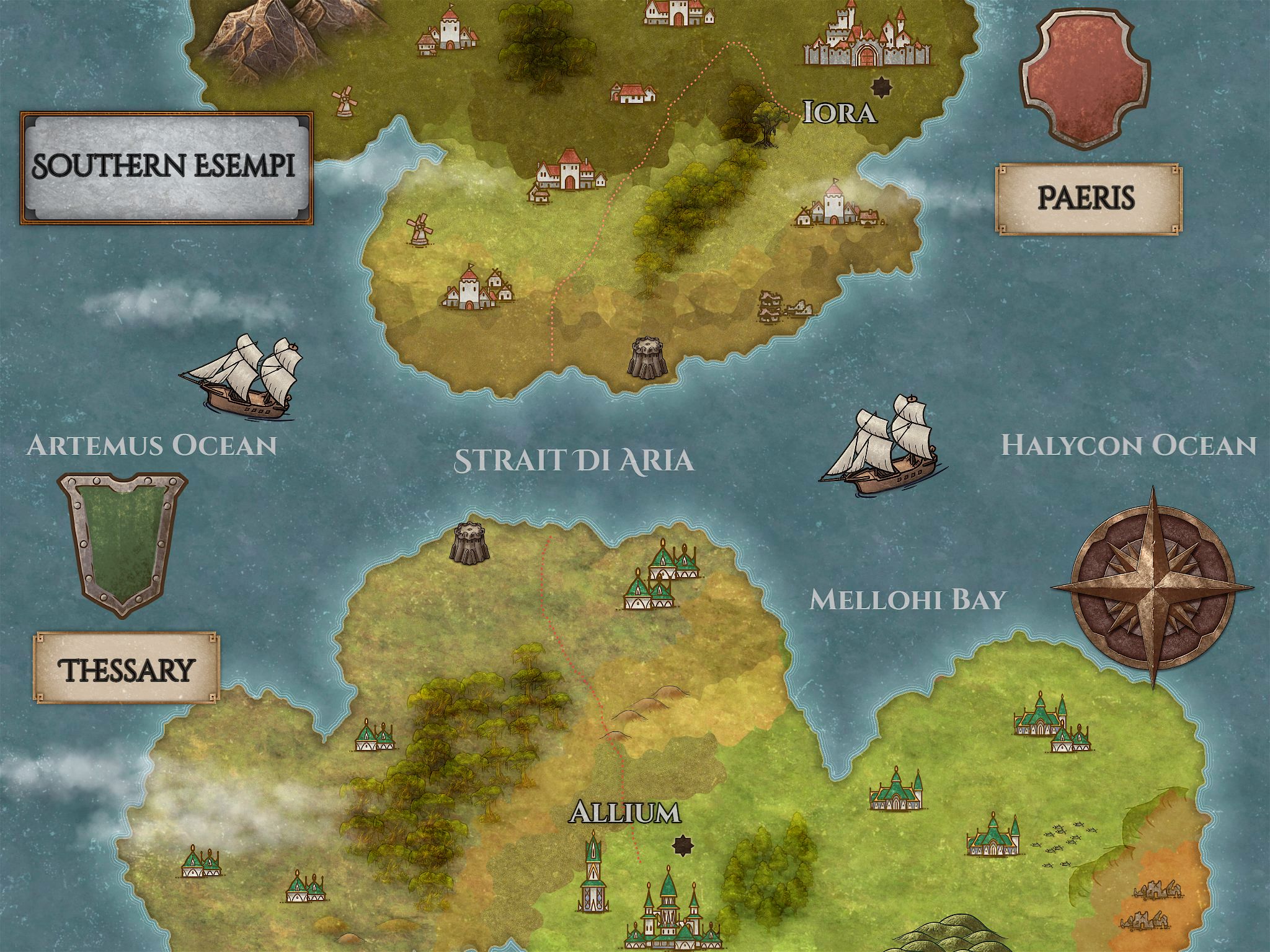Choose the Thessary name plaque
1270x952 pixels.
click(127, 669)
